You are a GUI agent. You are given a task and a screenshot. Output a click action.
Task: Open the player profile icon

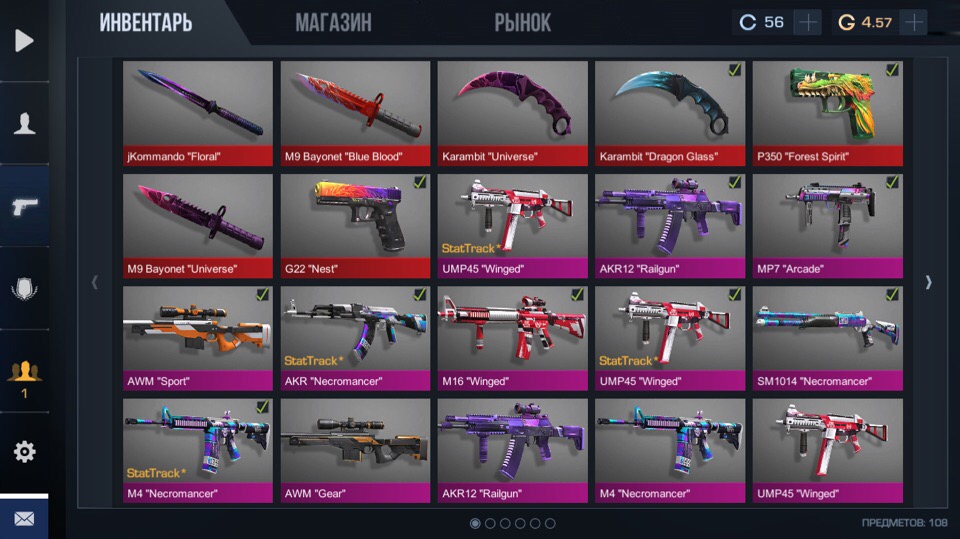tap(24, 124)
